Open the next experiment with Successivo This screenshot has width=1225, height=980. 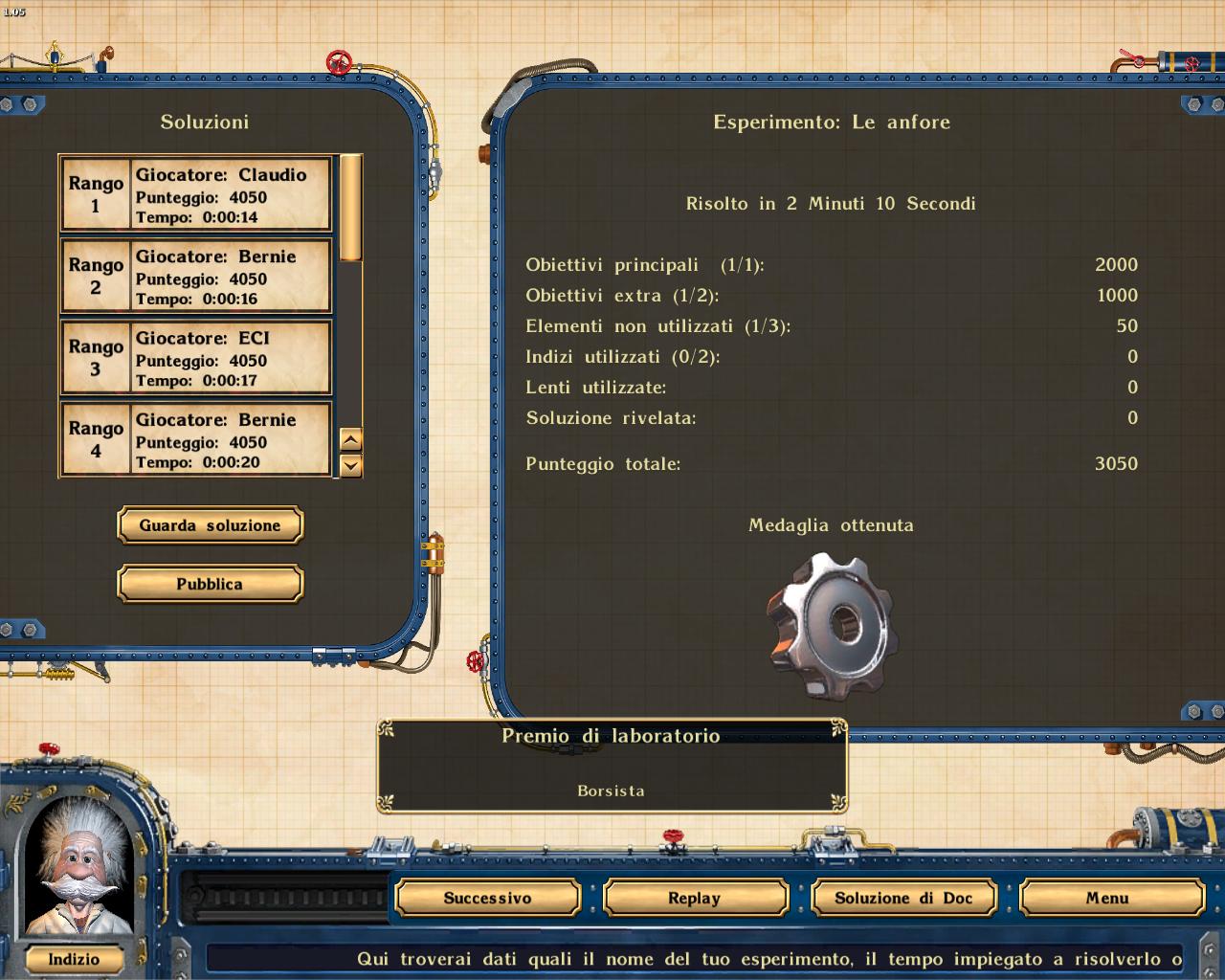pyautogui.click(x=487, y=898)
